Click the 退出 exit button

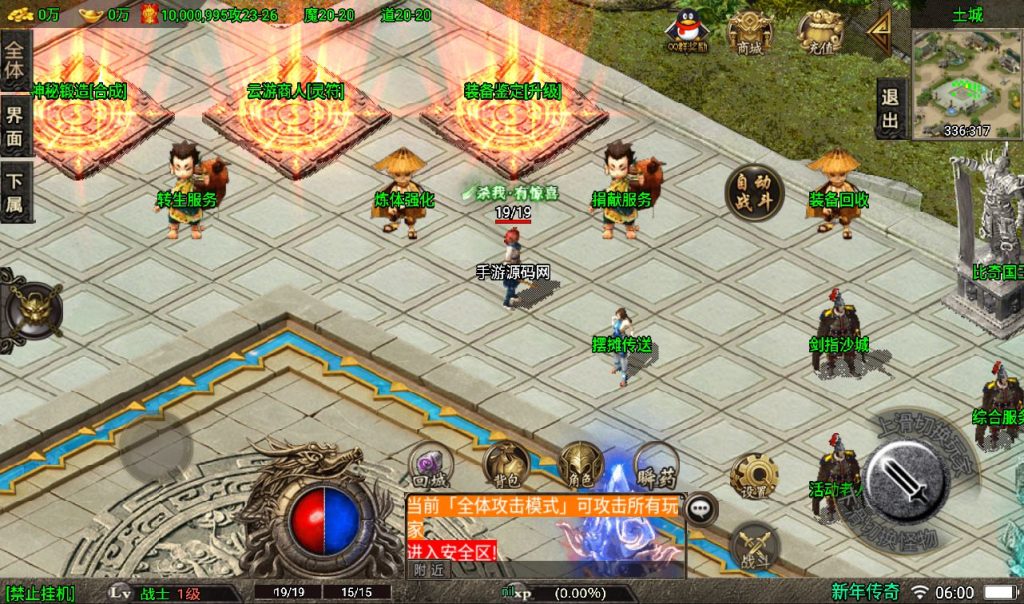[x=889, y=108]
